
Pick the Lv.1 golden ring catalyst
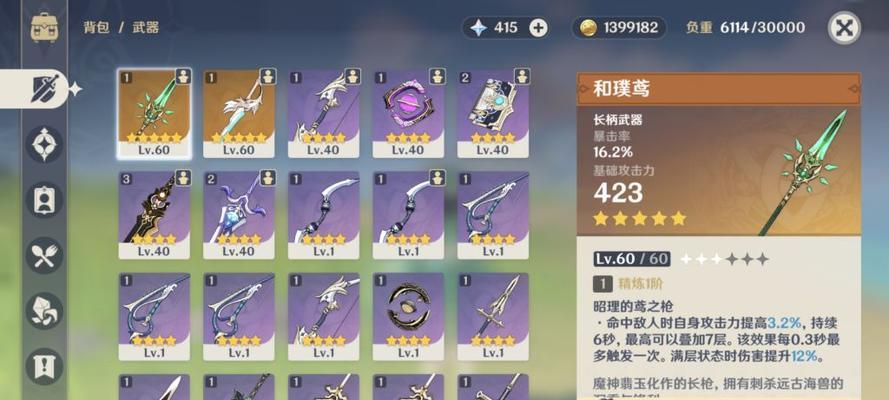coord(407,315)
